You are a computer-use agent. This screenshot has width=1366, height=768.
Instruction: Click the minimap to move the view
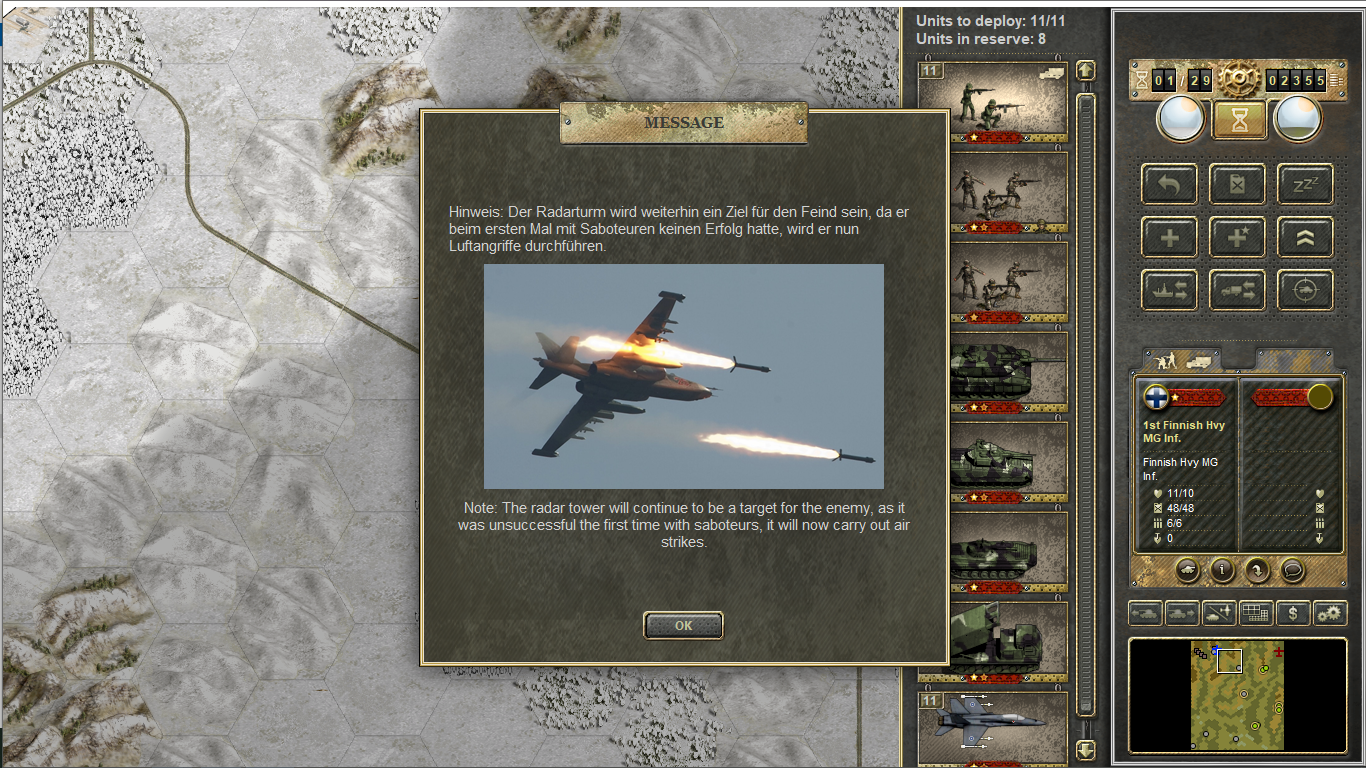(1237, 696)
